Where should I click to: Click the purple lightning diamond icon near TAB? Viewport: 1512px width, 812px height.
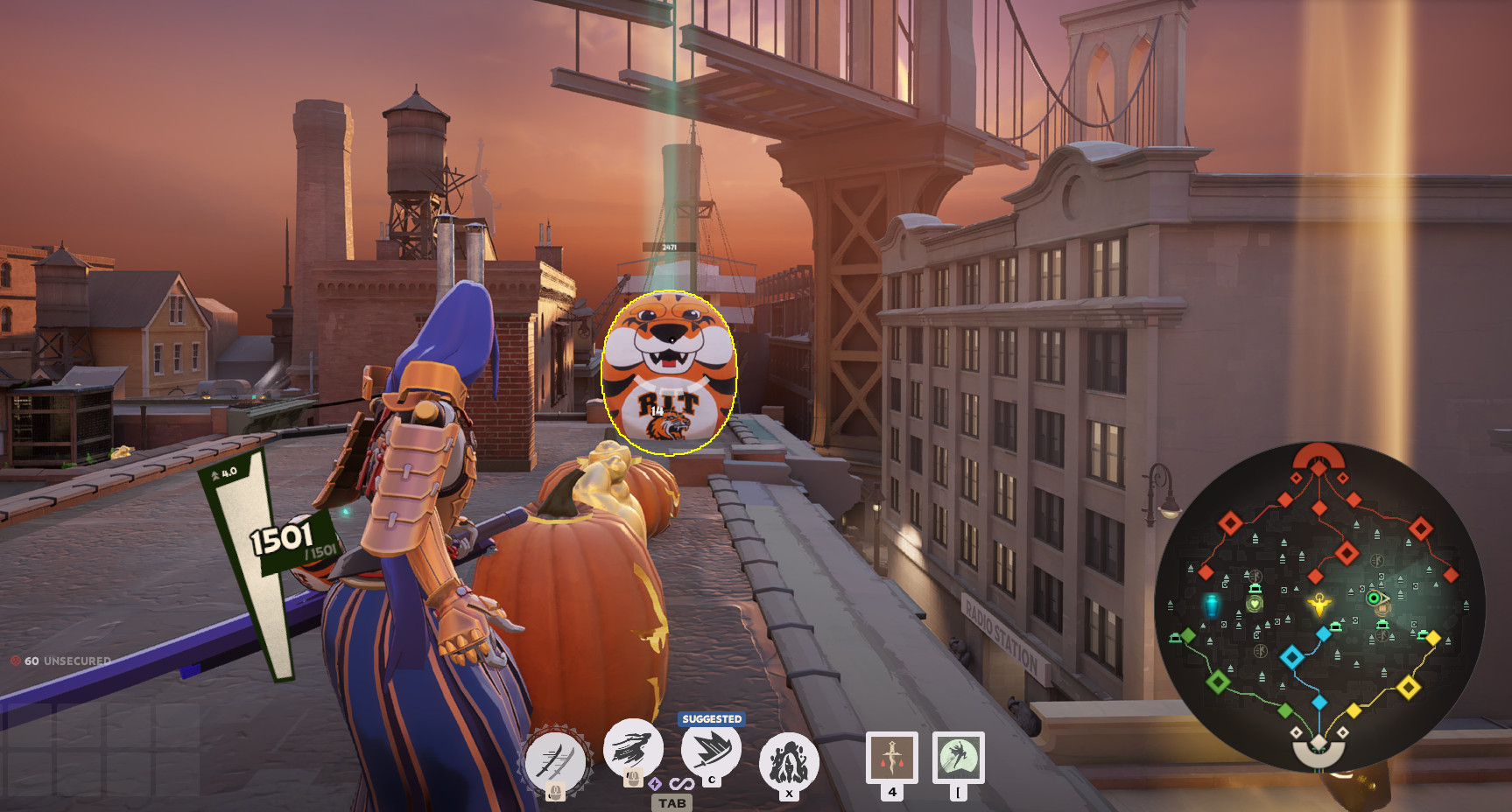[x=655, y=784]
